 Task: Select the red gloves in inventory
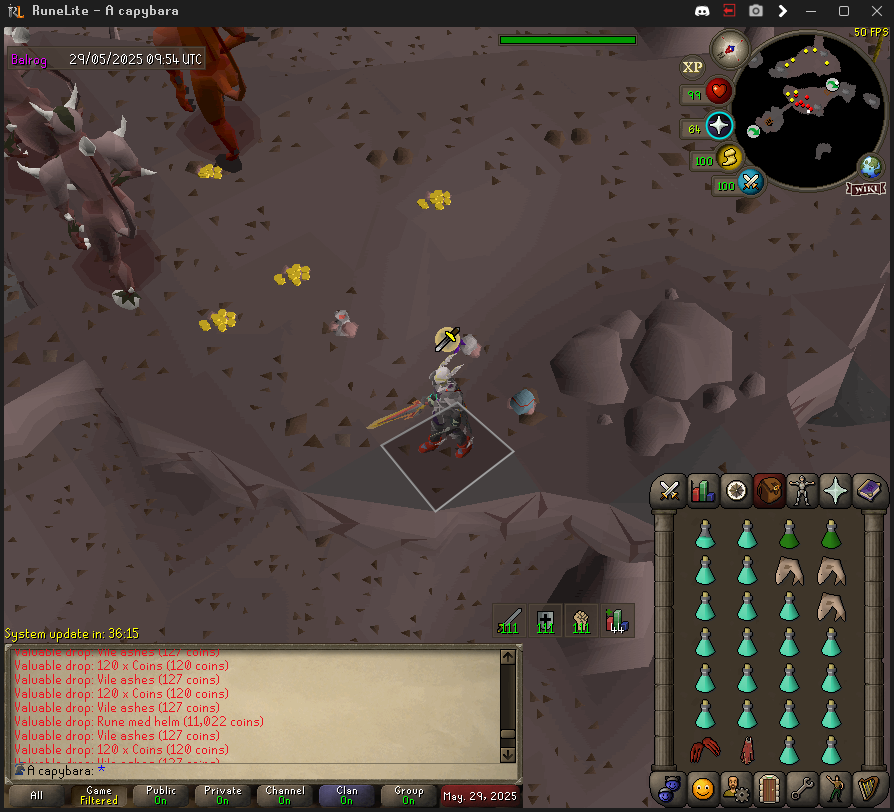tap(704, 749)
